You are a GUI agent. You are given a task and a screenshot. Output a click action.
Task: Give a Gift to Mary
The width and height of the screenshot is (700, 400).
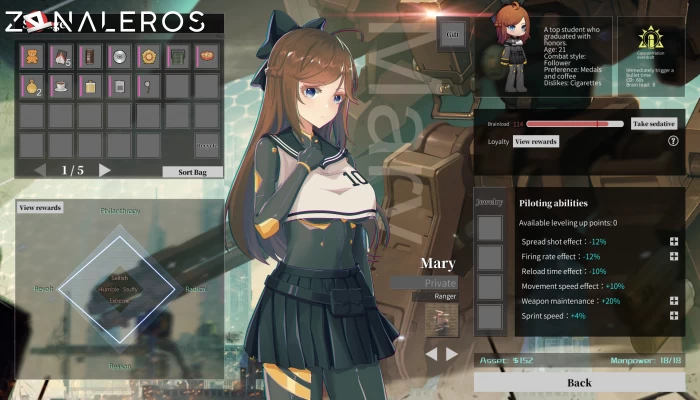click(x=451, y=34)
